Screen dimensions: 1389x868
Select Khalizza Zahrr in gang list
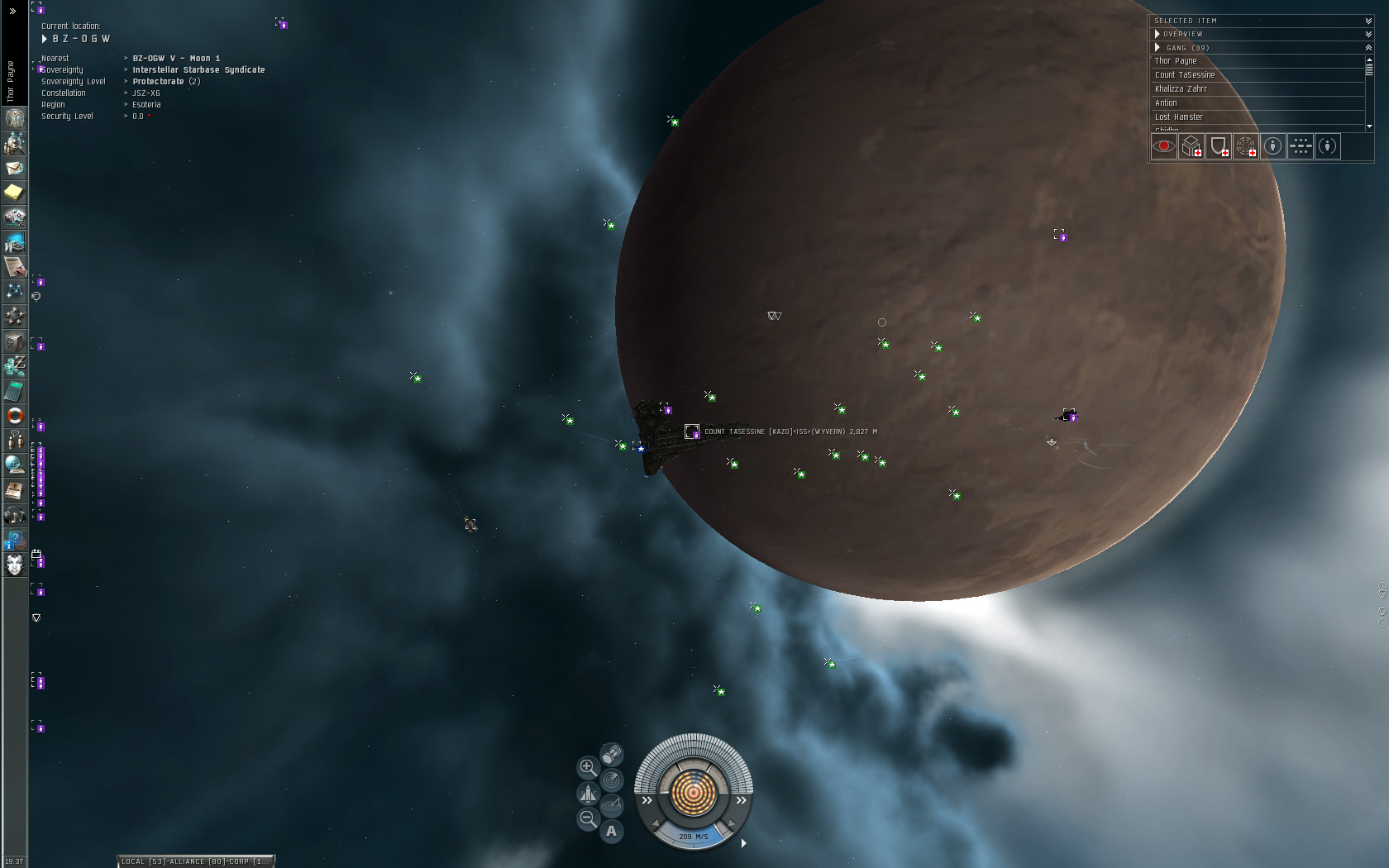pos(1181,89)
